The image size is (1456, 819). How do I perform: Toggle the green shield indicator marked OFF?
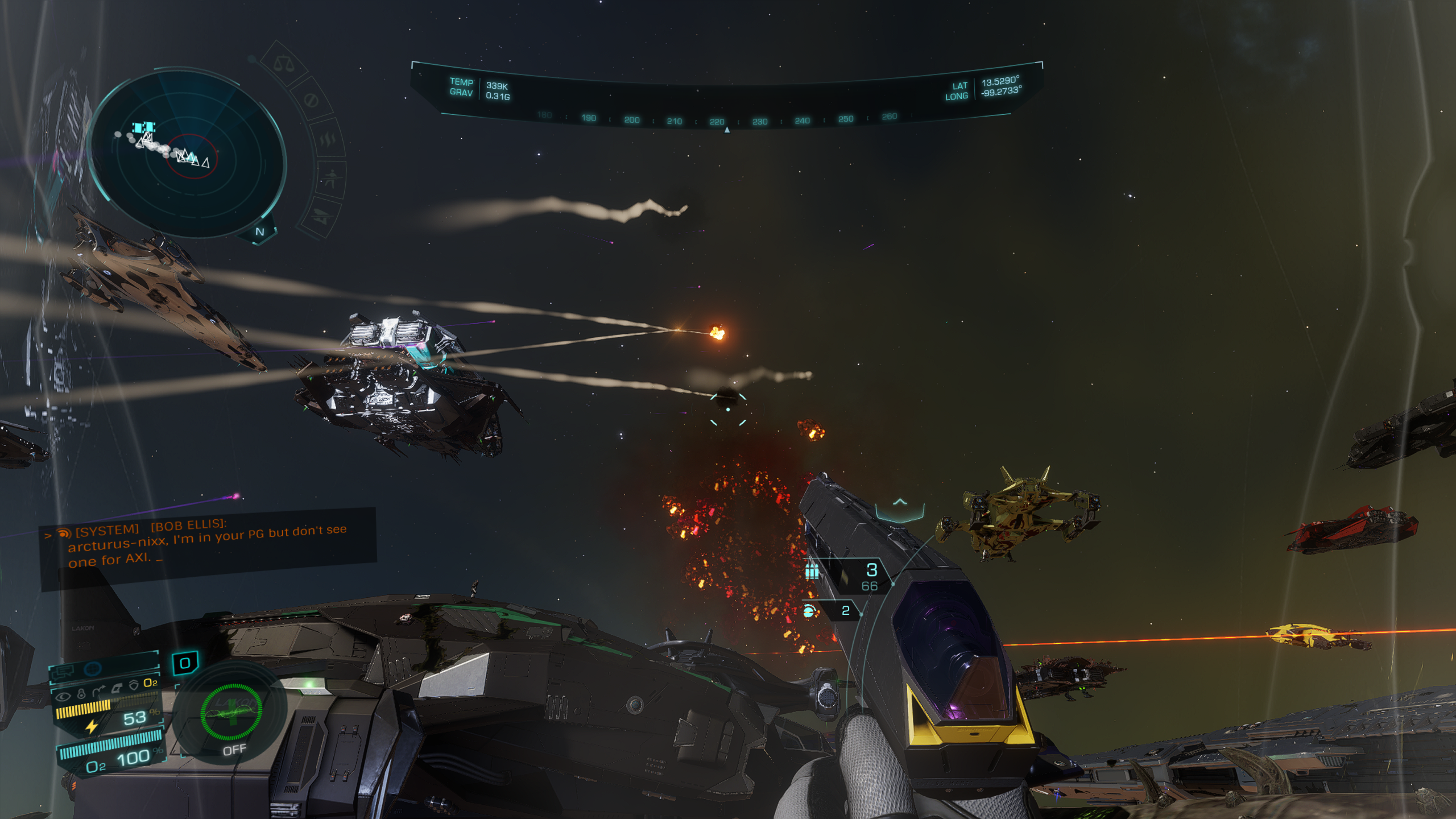[231, 713]
